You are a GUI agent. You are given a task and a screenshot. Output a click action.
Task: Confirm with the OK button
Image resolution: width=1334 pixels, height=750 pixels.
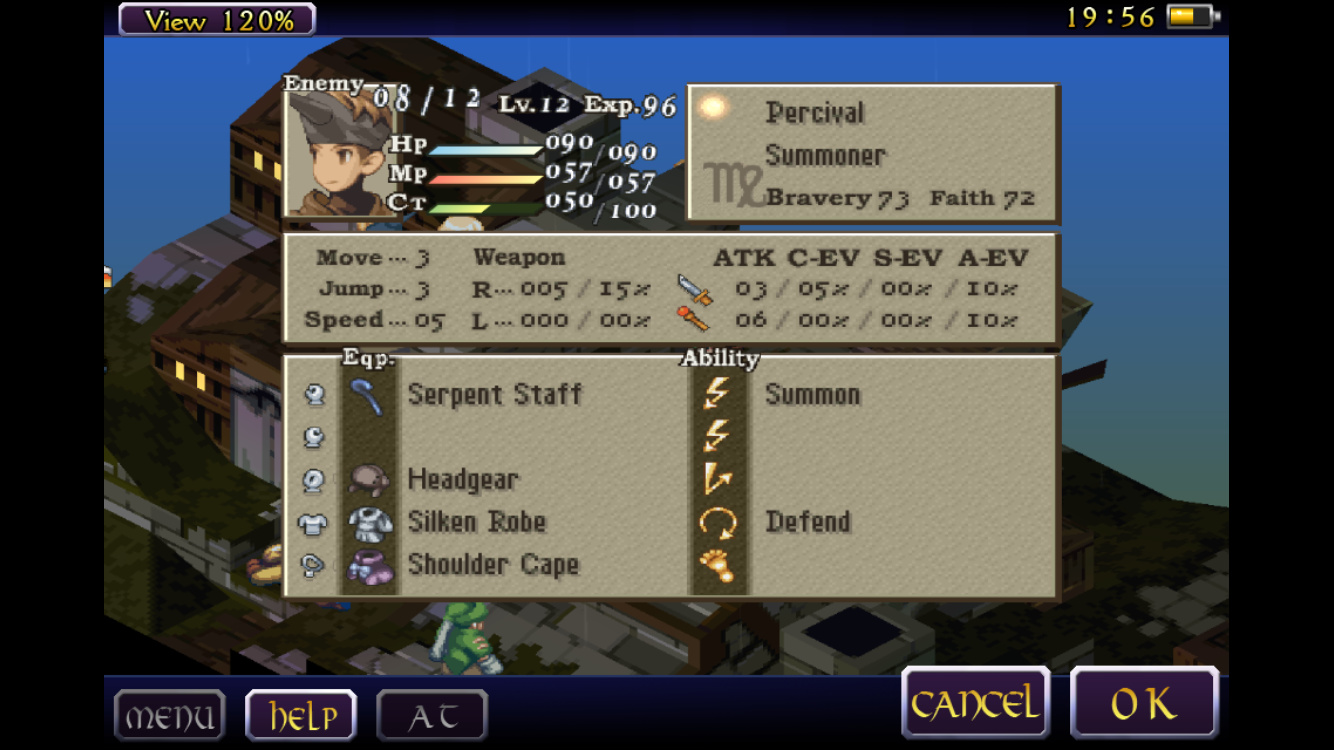point(1144,704)
